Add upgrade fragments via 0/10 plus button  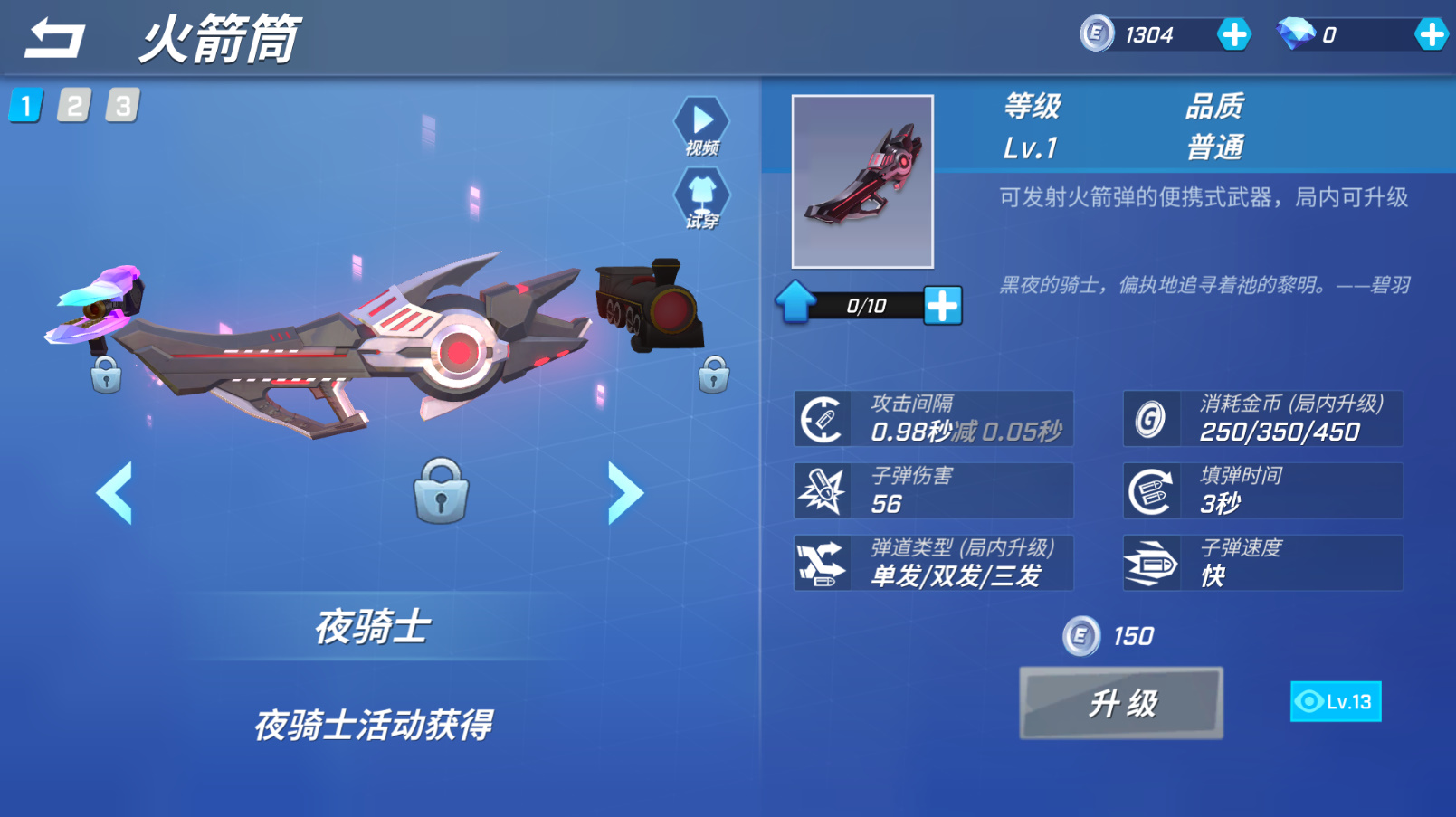[942, 306]
